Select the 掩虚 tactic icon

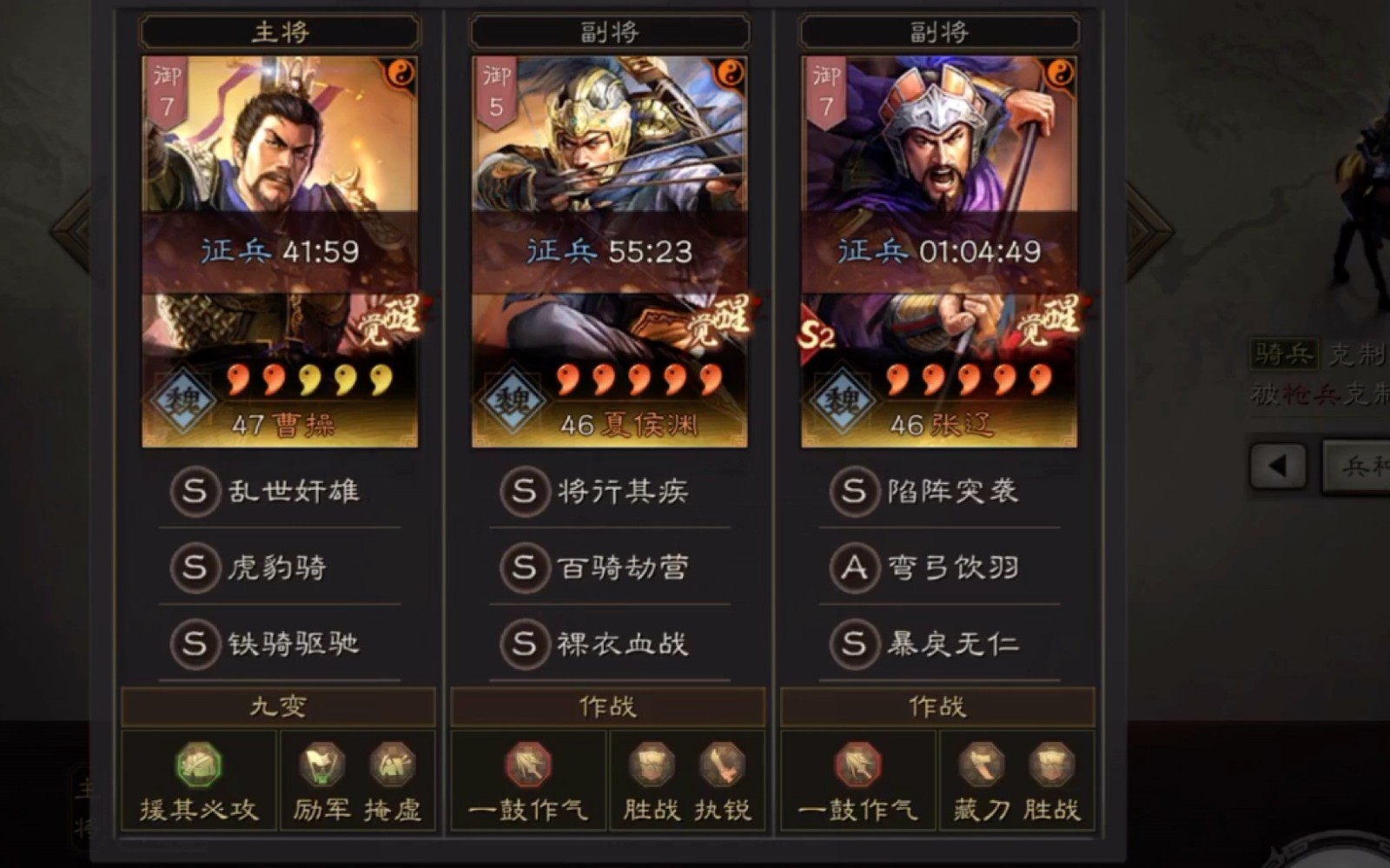click(x=393, y=765)
